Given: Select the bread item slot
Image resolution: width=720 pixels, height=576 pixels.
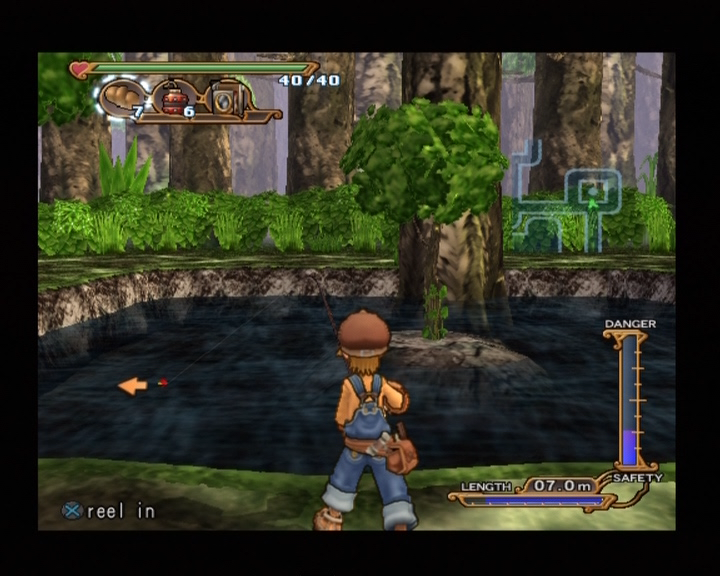Looking at the screenshot, I should click(121, 97).
